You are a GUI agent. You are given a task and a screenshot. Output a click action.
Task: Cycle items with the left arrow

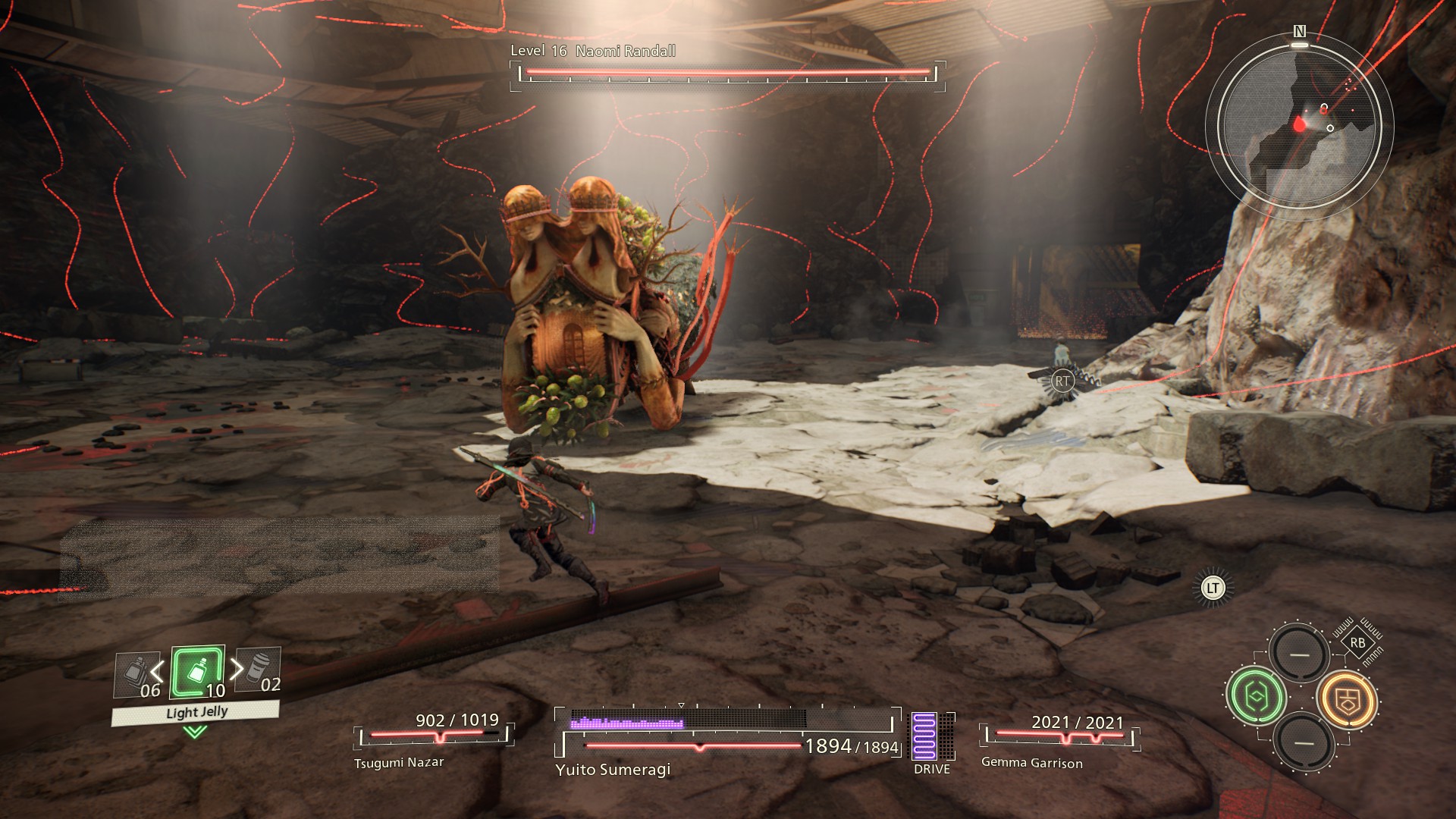point(157,670)
